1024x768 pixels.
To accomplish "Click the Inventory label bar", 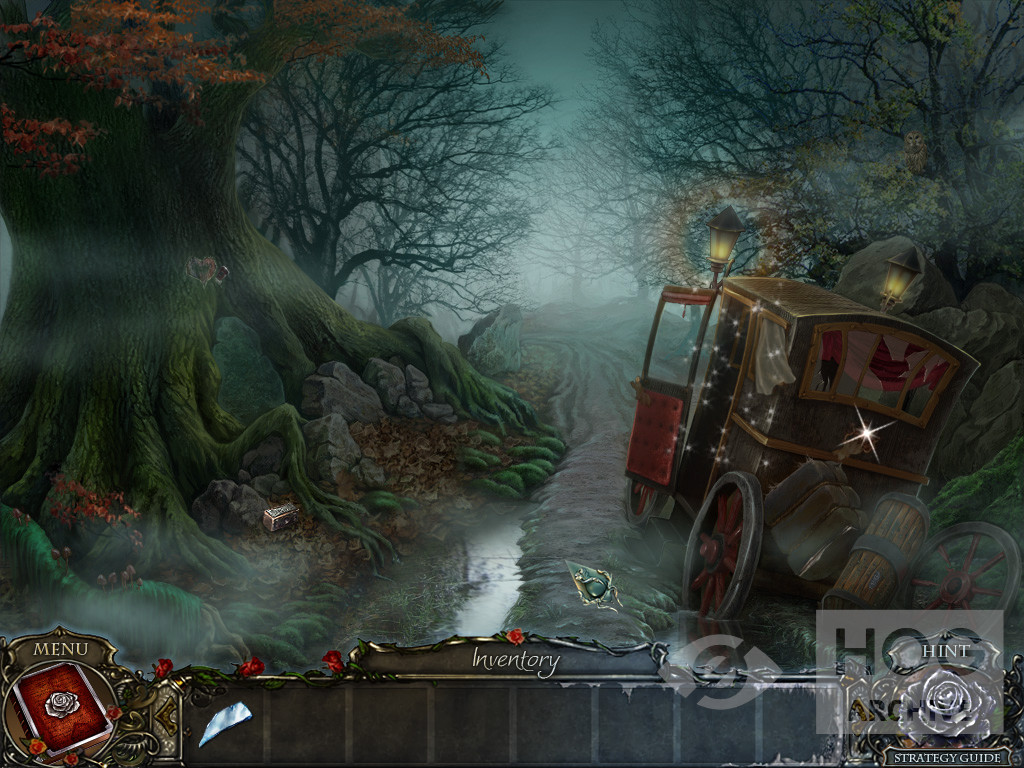I will pyautogui.click(x=515, y=659).
